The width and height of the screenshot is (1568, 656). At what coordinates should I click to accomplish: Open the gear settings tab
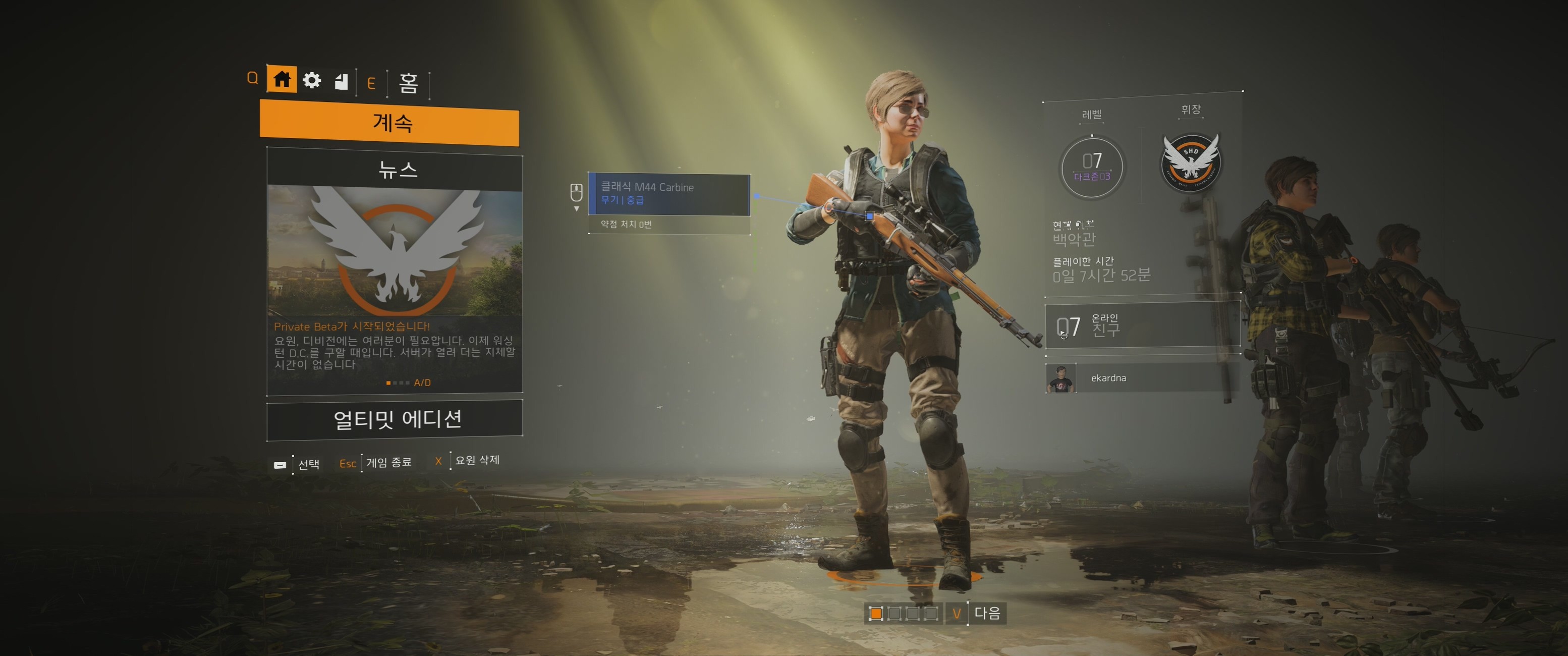(x=312, y=80)
